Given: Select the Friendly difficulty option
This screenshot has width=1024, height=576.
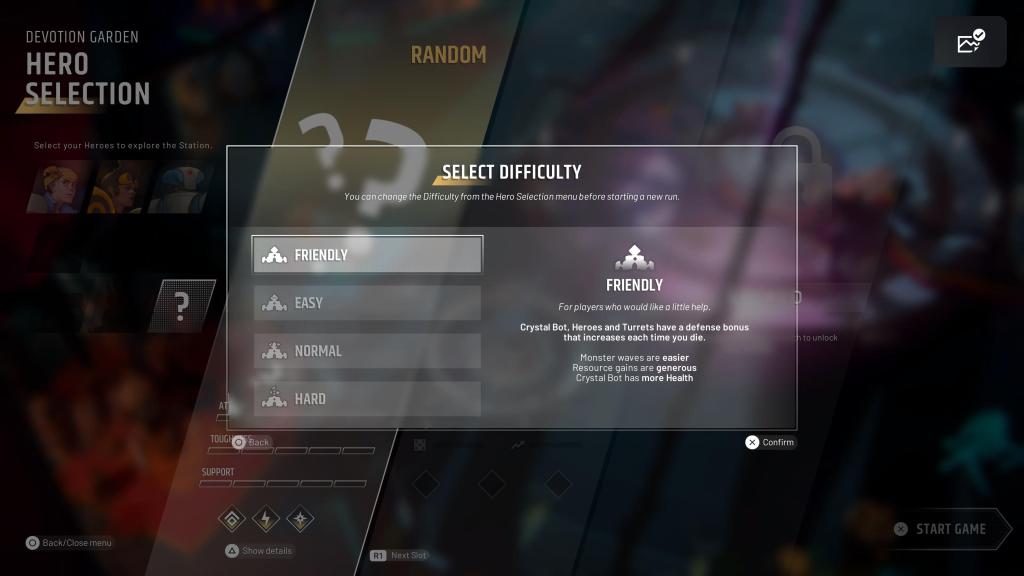Looking at the screenshot, I should [367, 255].
